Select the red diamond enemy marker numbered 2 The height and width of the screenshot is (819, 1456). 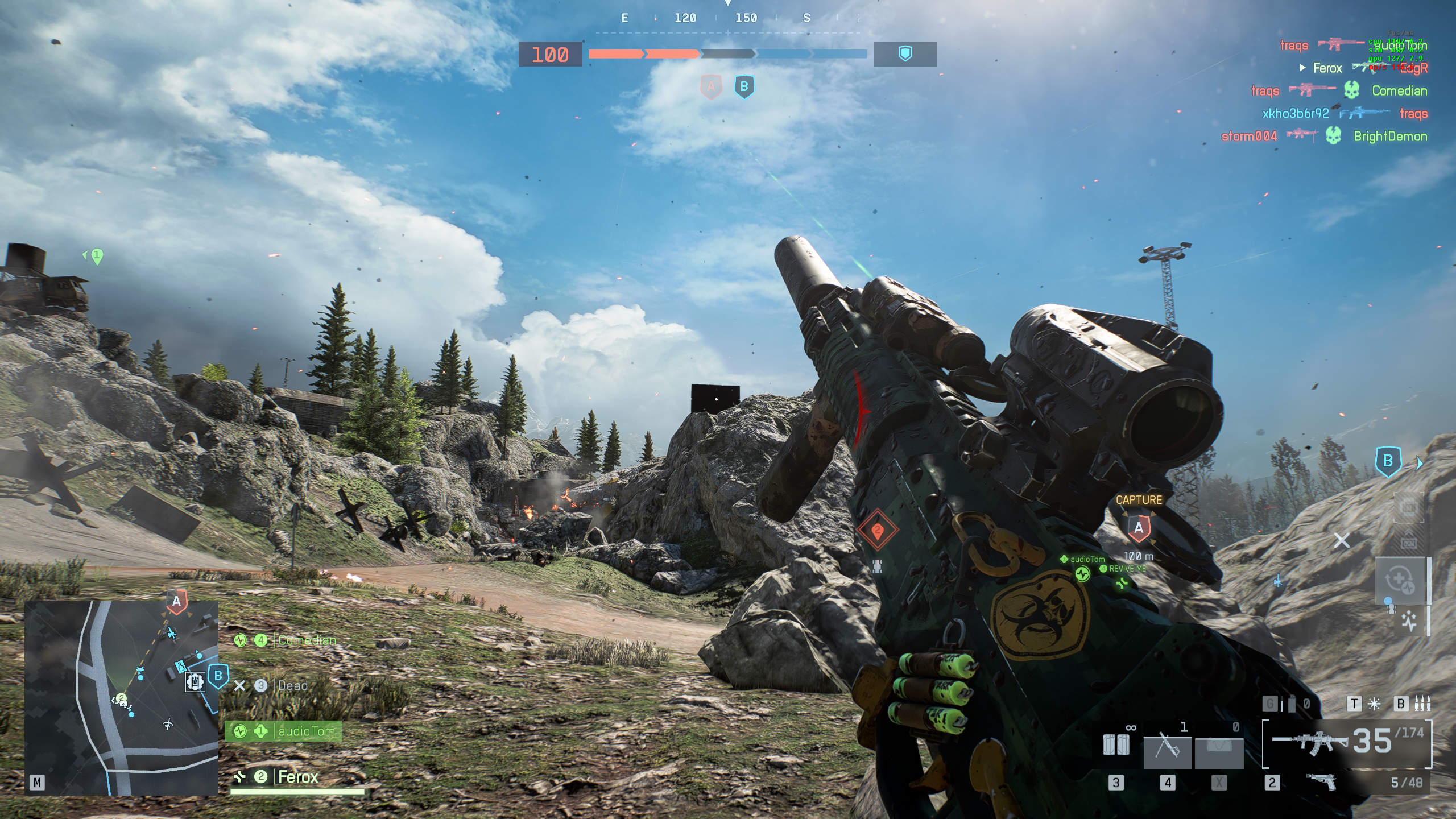(x=877, y=530)
